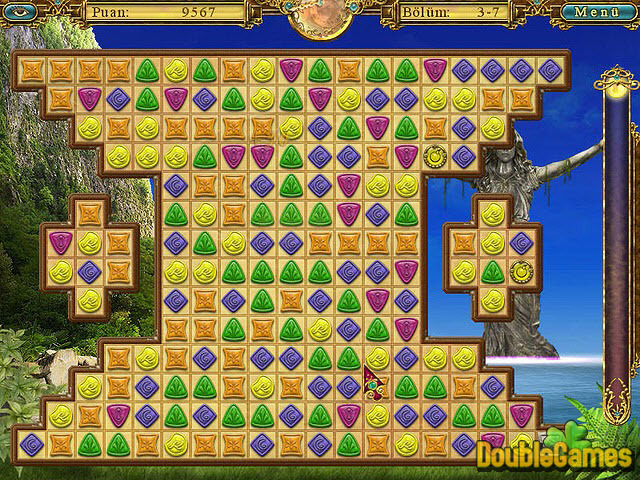Click the gold ring tile in right island
Image resolution: width=640 pixels, height=480 pixels.
521,271
